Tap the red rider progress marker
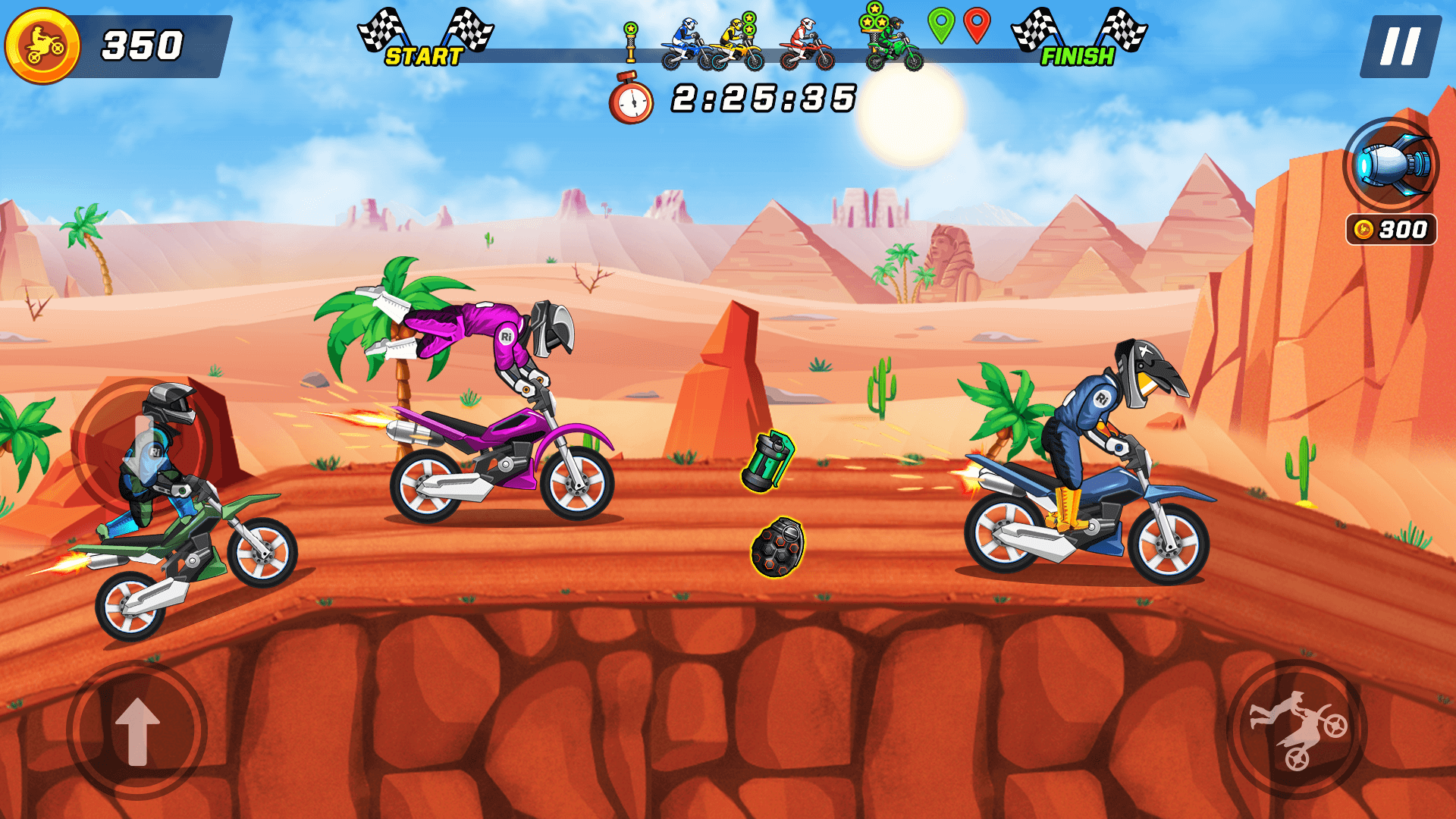 [805, 42]
